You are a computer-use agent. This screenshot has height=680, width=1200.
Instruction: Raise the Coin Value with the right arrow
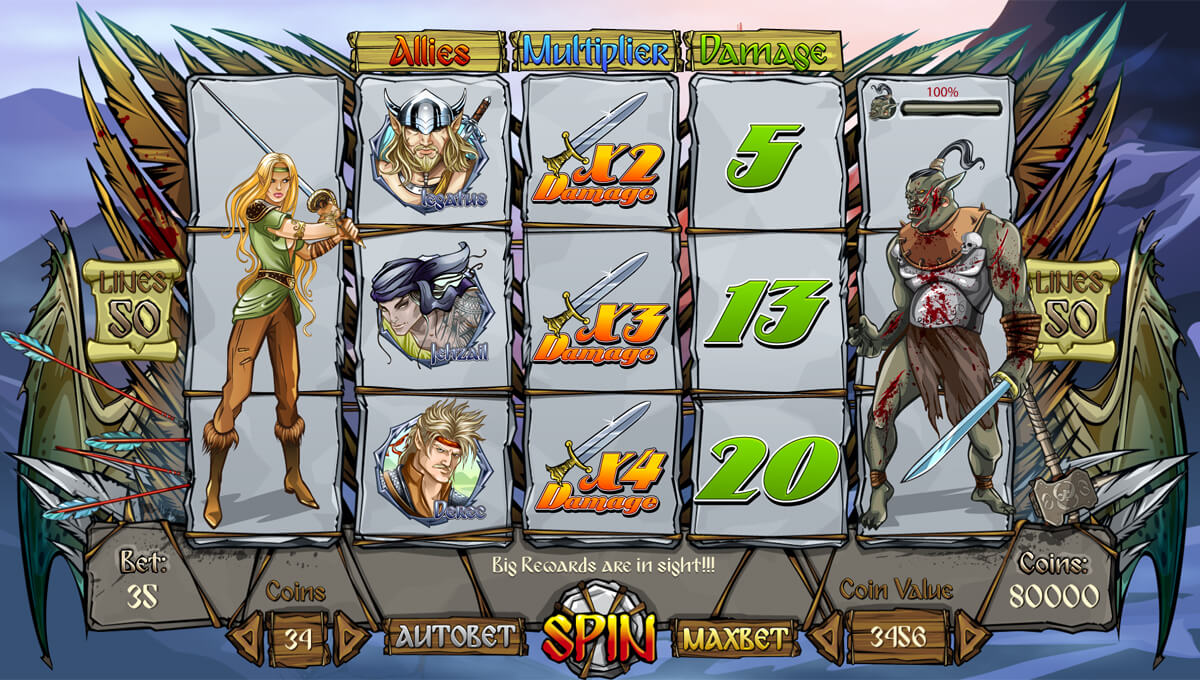[970, 637]
